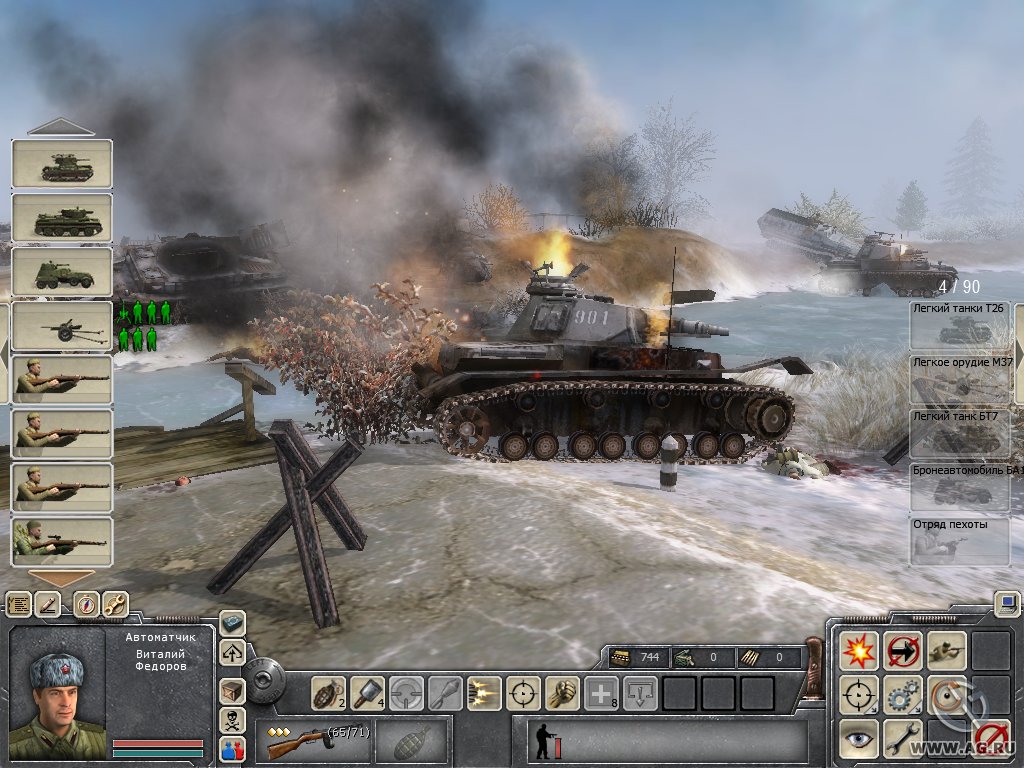Open the wrench settings icon
The image size is (1024, 768).
coord(115,604)
